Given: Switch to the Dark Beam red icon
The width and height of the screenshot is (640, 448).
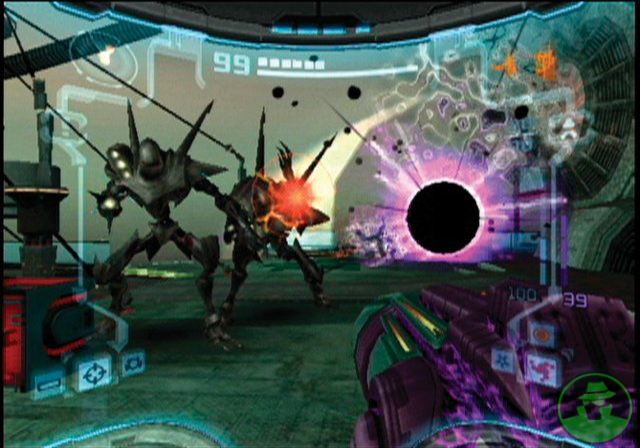Looking at the screenshot, I should [543, 369].
